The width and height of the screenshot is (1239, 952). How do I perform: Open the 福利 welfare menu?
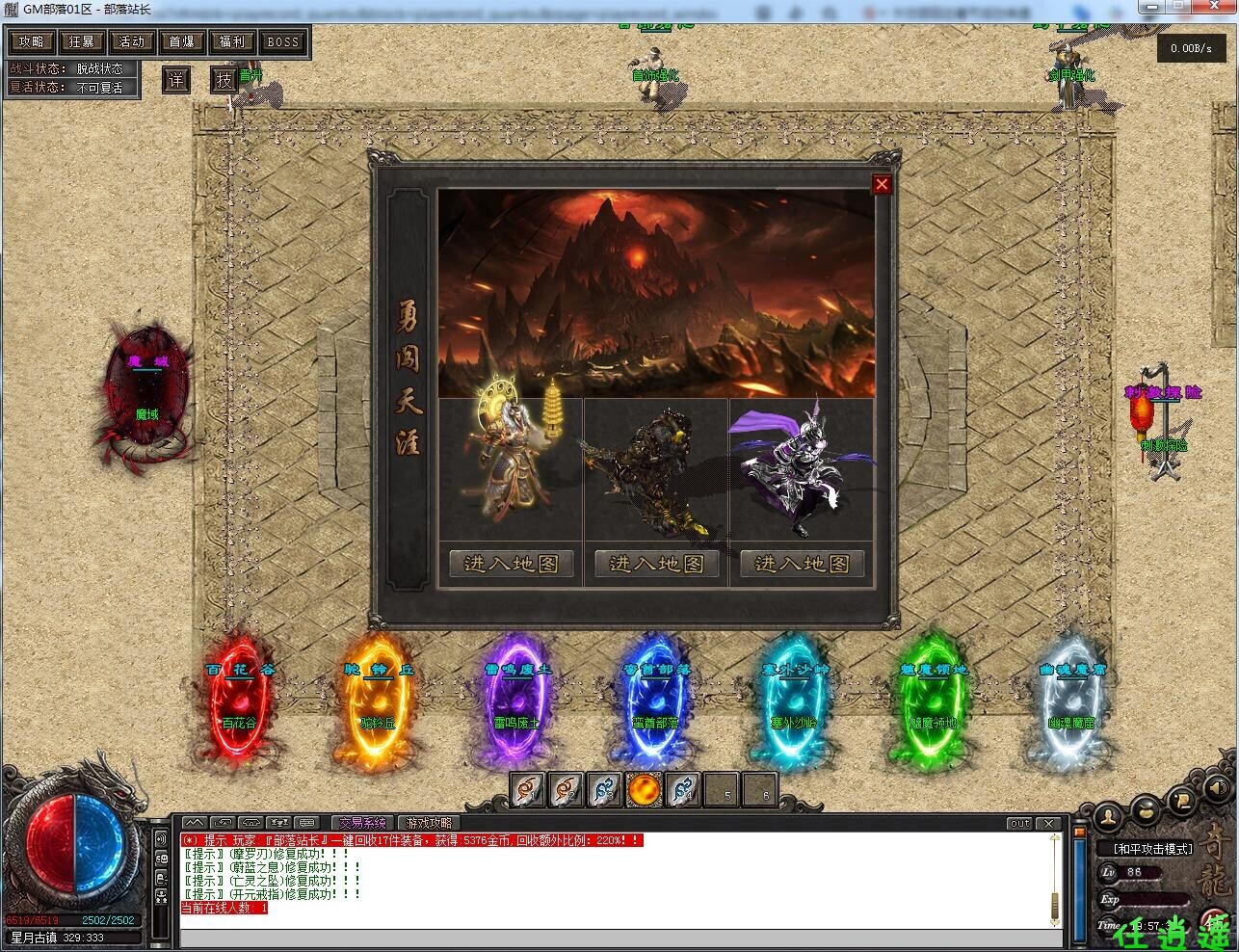click(x=232, y=41)
